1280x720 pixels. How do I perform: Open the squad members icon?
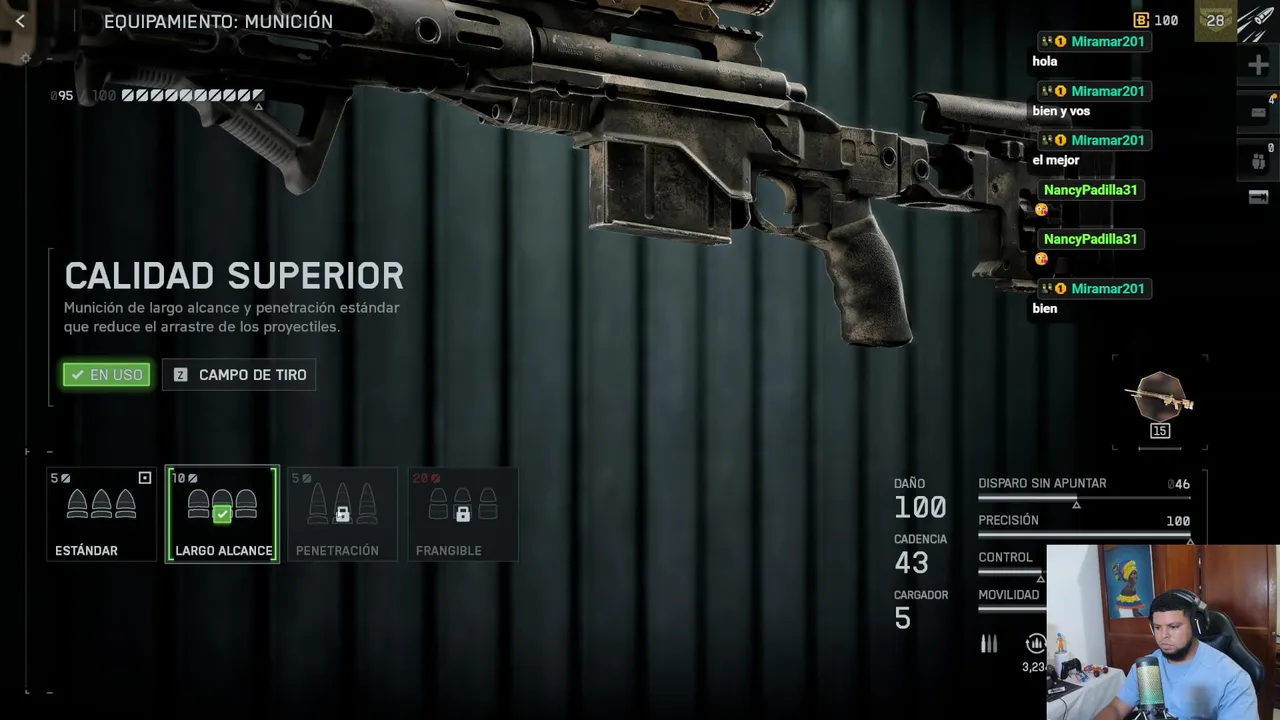pyautogui.click(x=1258, y=161)
